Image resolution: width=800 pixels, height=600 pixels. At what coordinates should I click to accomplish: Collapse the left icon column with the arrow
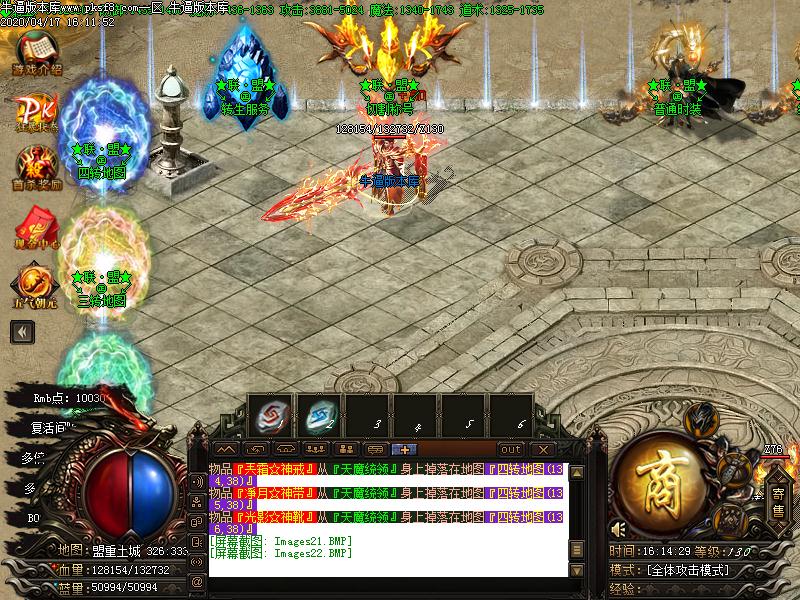(x=20, y=332)
